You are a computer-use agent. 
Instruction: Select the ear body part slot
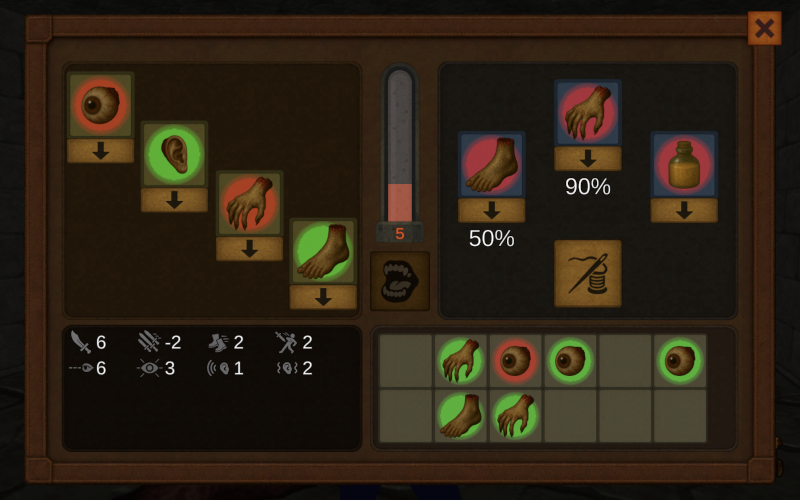(x=174, y=154)
